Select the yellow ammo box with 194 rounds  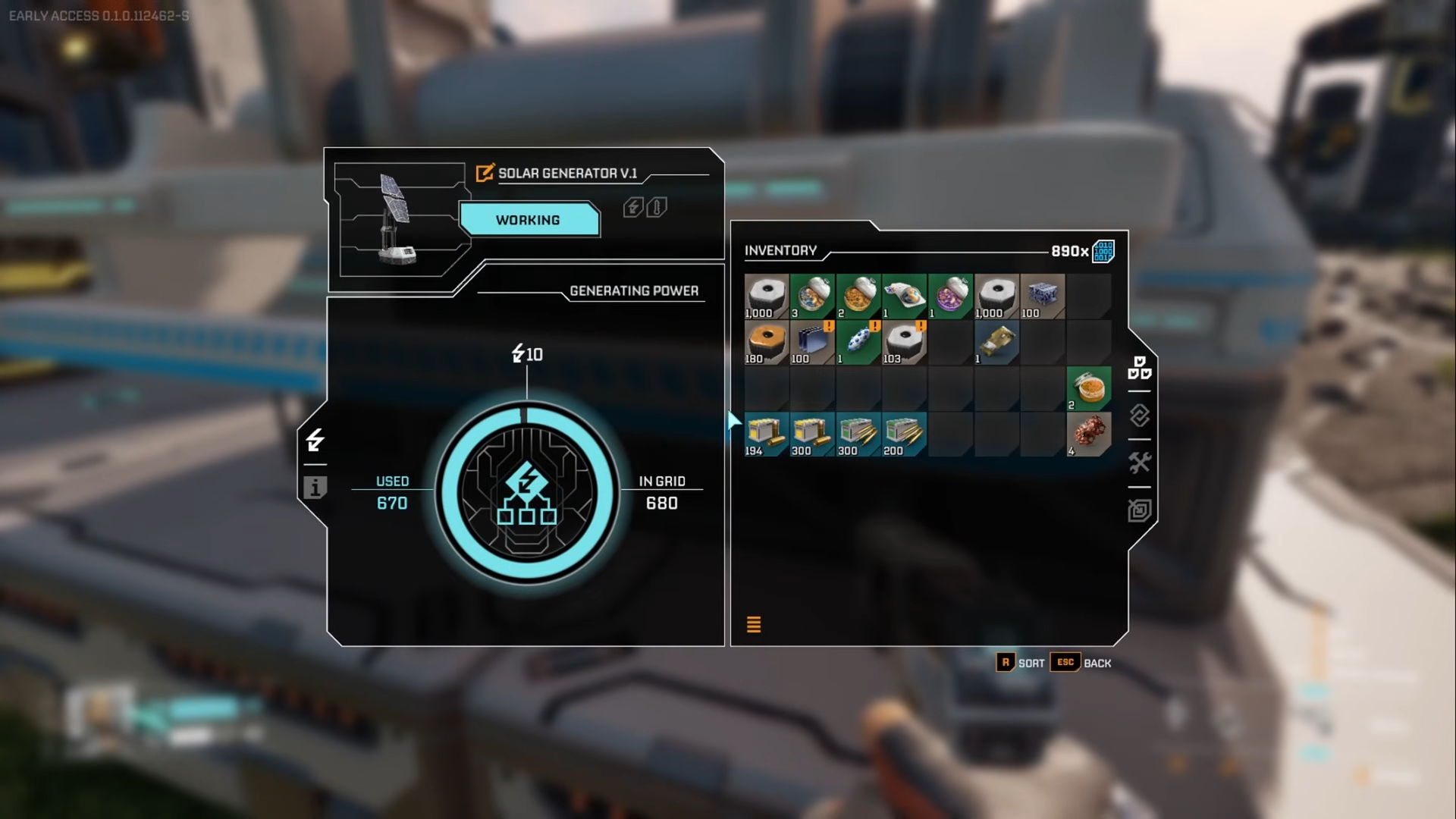[x=767, y=434]
